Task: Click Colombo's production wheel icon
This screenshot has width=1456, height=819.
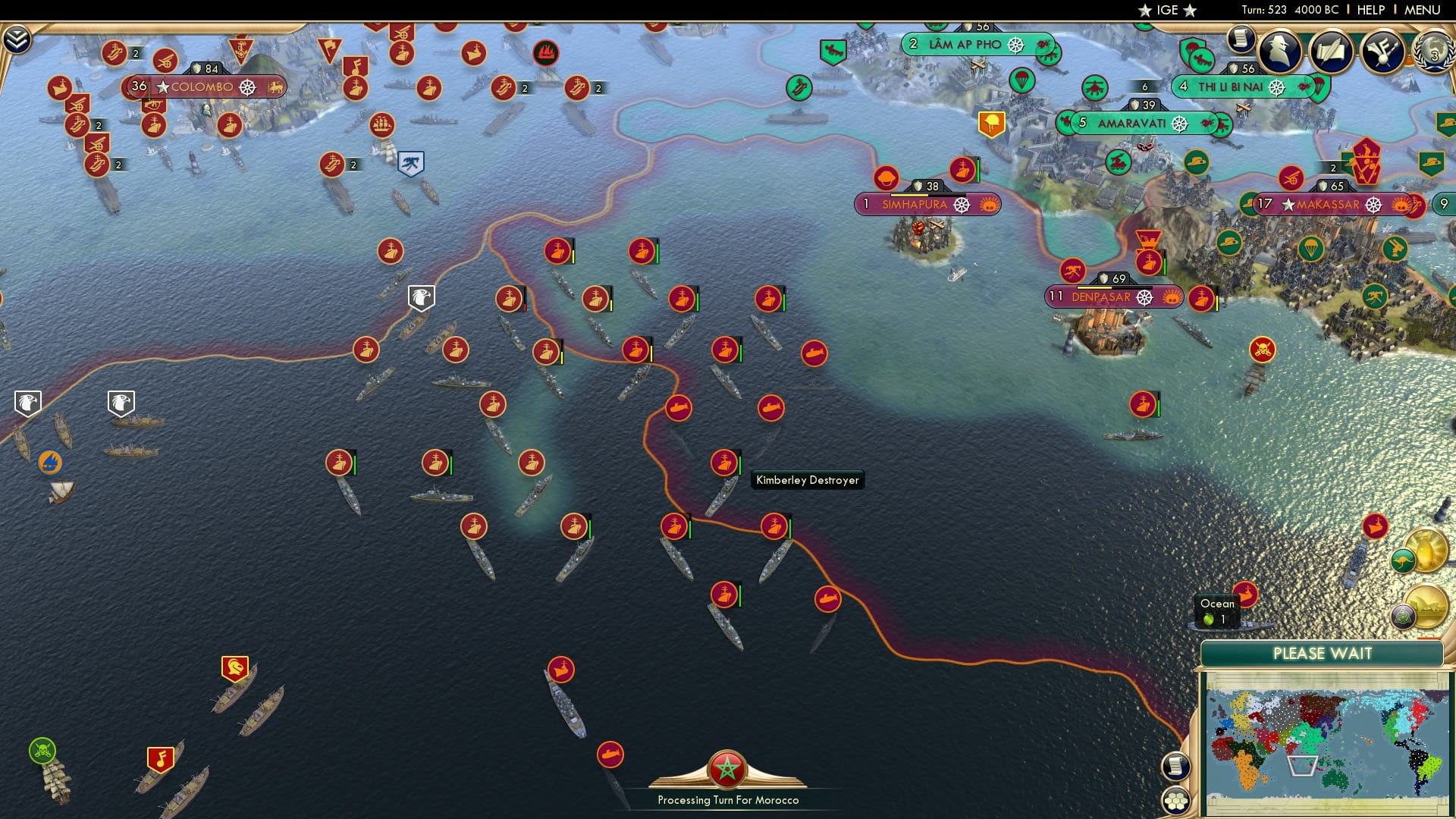Action: 249,87
